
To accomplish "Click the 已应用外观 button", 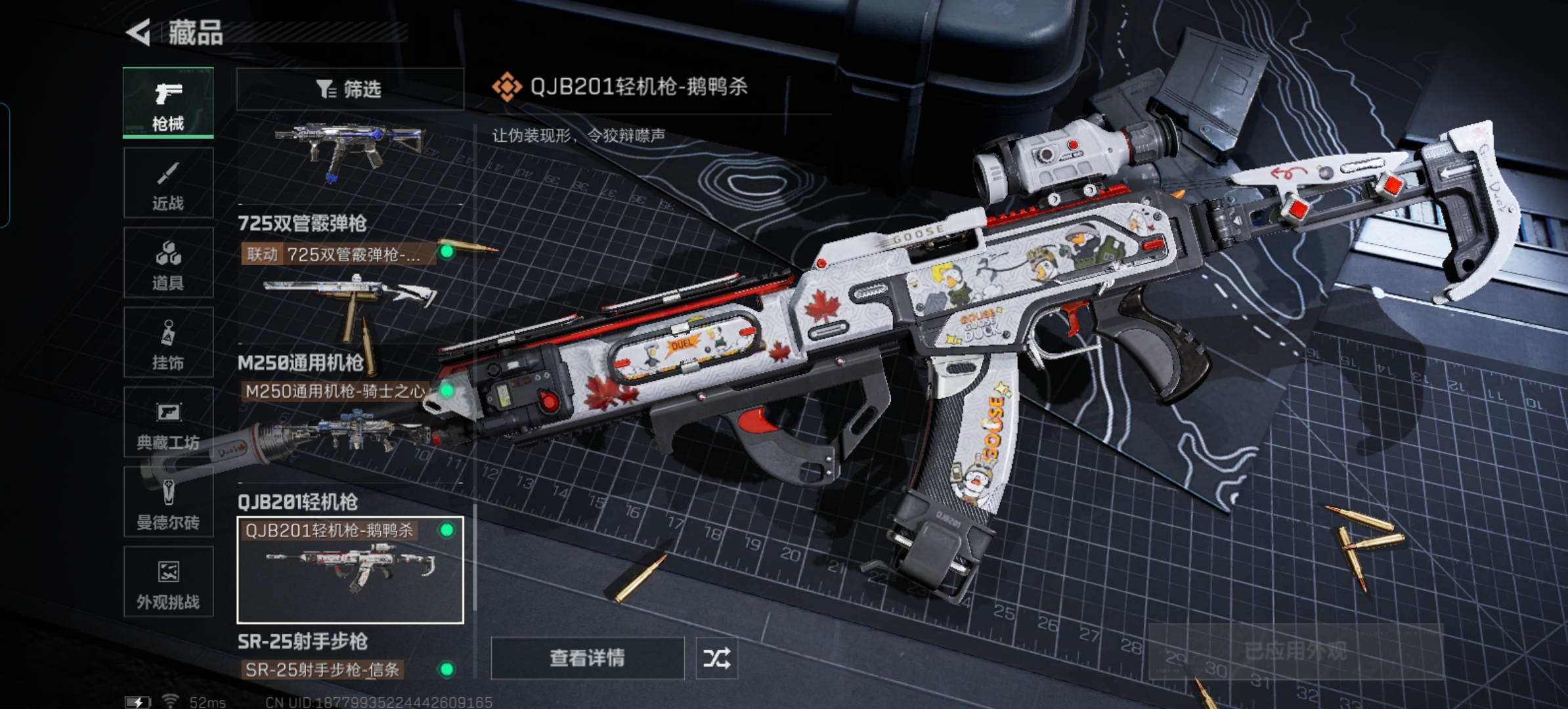I will [1295, 651].
